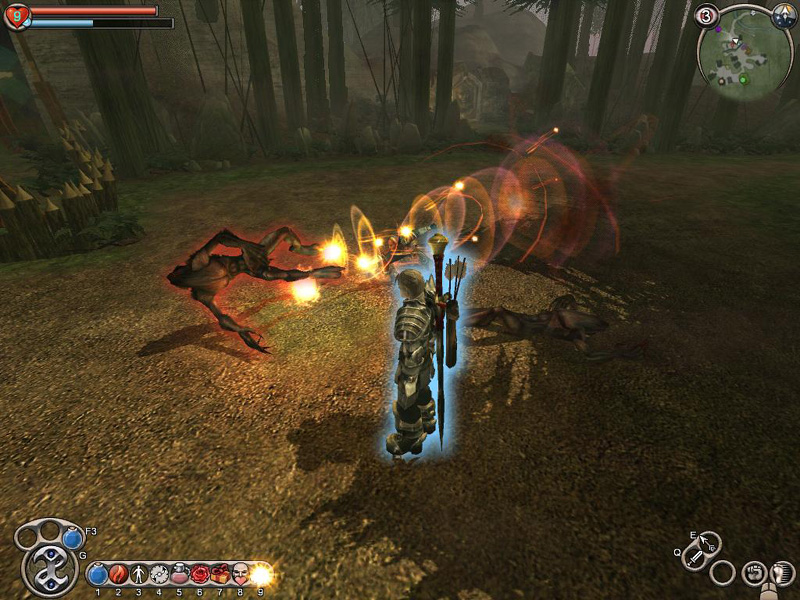Image resolution: width=800 pixels, height=600 pixels.
Task: Choose the mask with heart expression icon
Action: pos(240,575)
